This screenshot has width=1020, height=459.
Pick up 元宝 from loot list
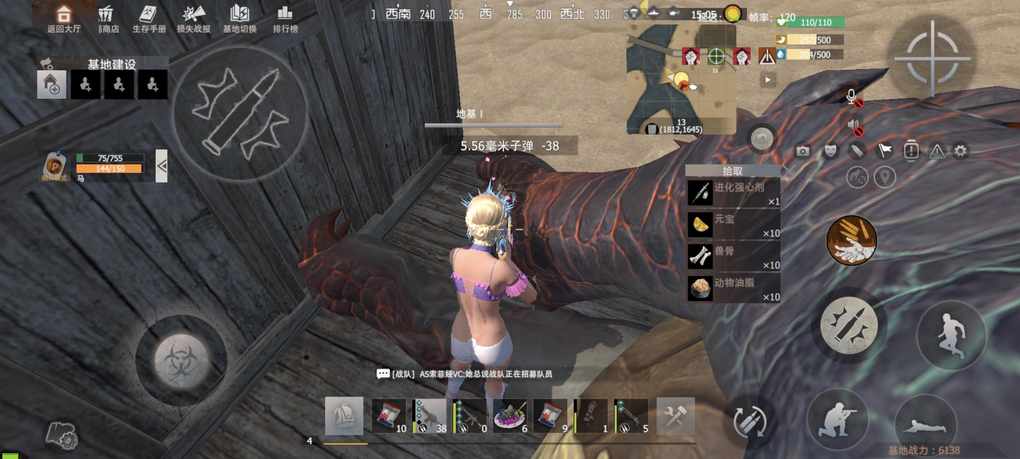click(x=733, y=224)
